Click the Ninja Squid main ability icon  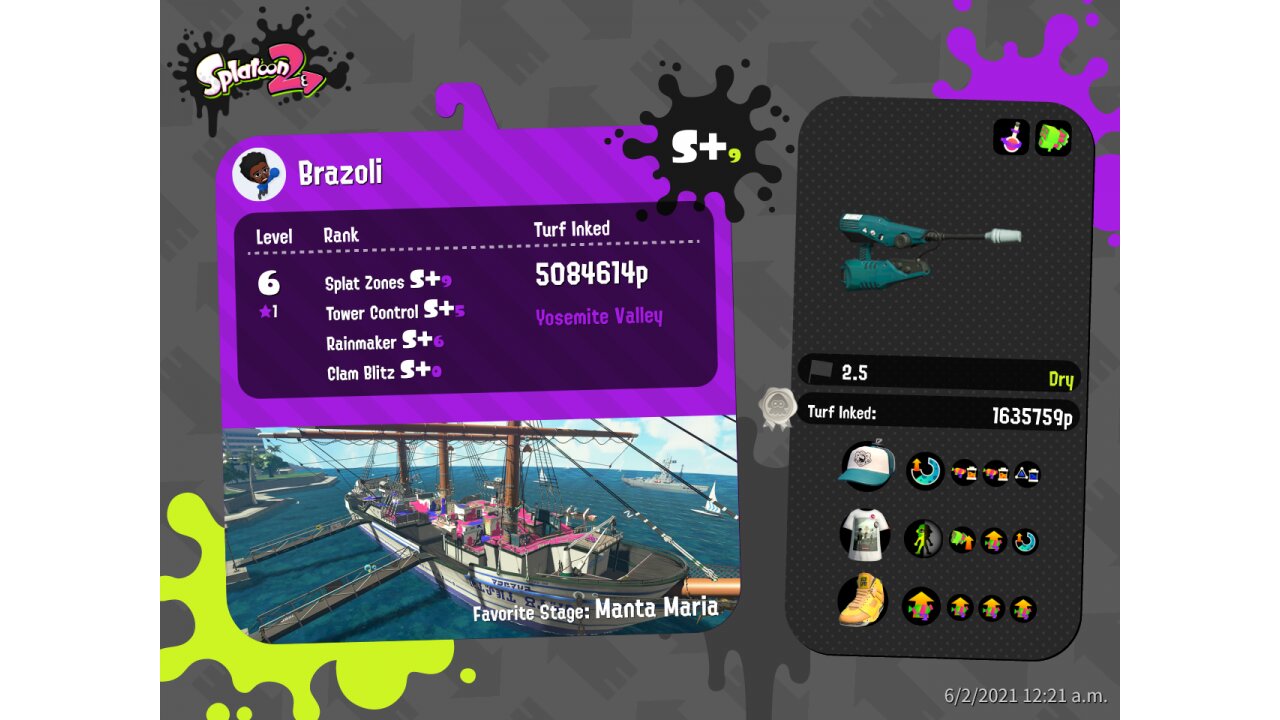pos(923,539)
